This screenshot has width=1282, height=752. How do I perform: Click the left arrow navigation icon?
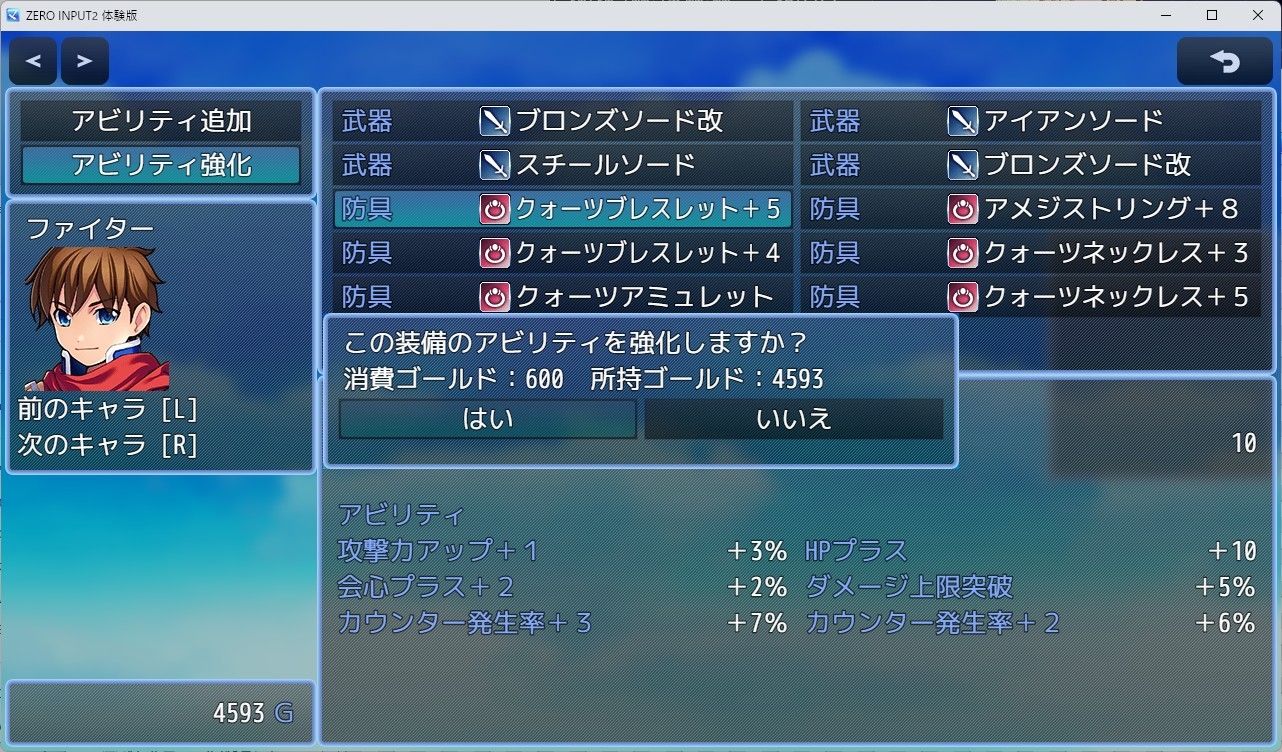[32, 60]
